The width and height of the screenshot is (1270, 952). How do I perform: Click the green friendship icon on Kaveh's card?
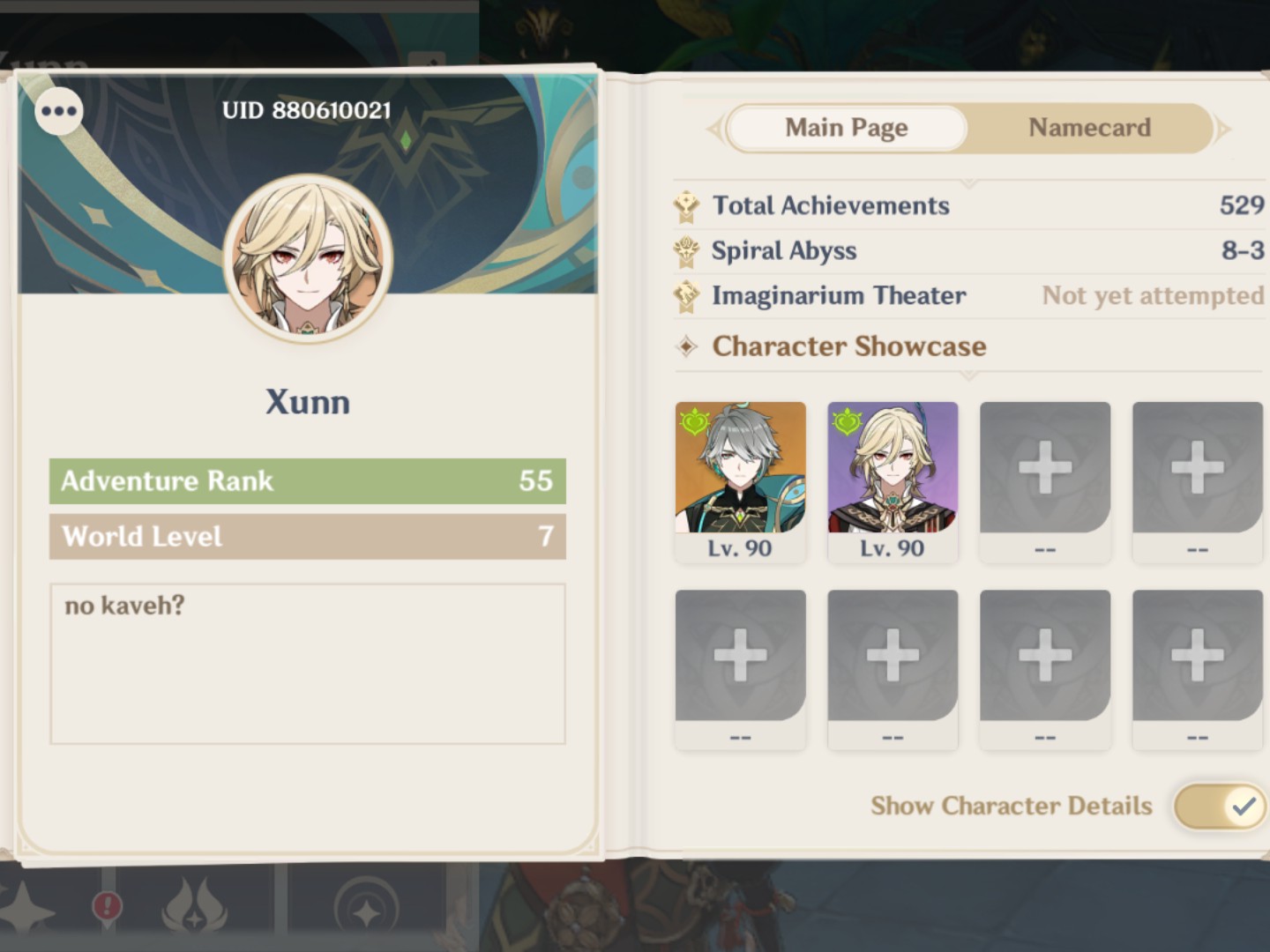pos(848,421)
